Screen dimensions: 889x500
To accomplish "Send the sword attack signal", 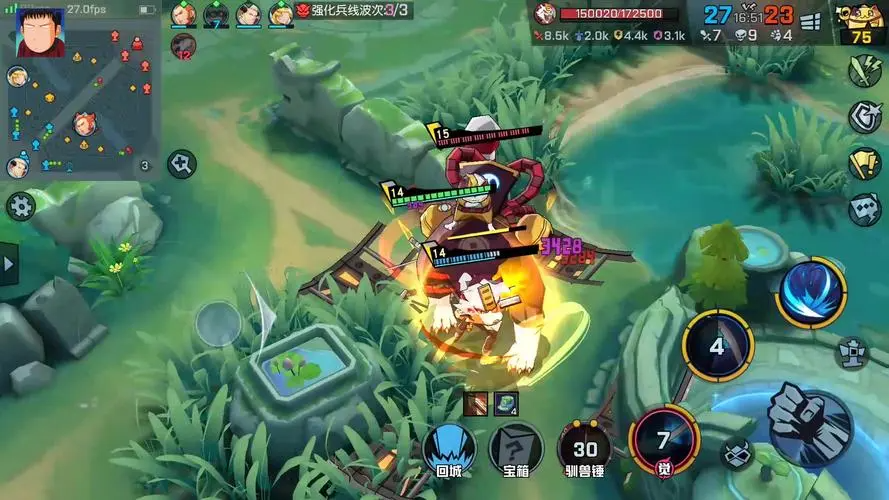I will [x=865, y=72].
